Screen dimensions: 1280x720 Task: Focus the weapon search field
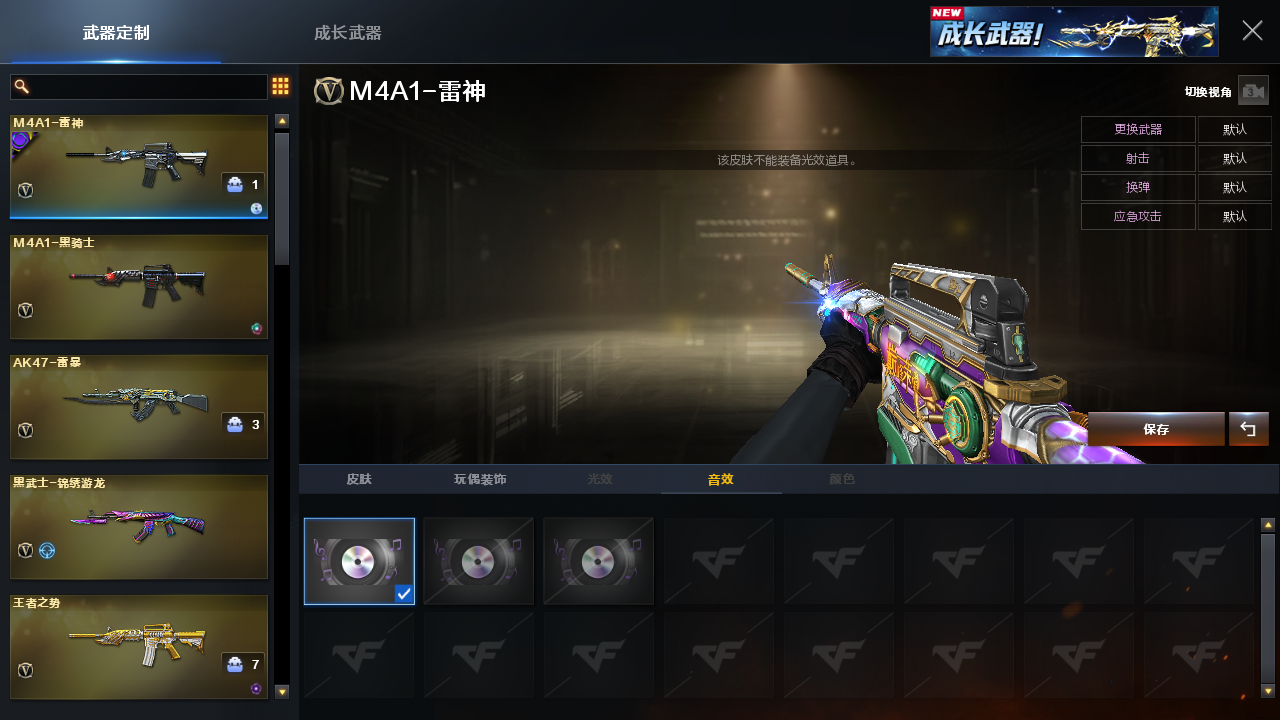(x=140, y=87)
